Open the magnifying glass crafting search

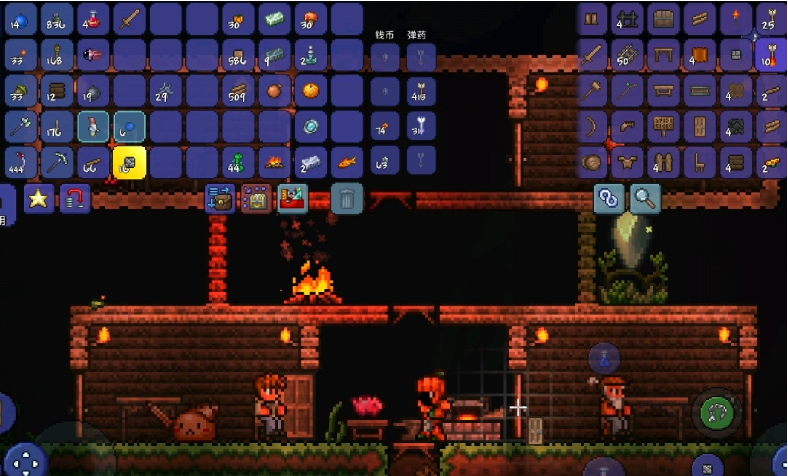644,198
